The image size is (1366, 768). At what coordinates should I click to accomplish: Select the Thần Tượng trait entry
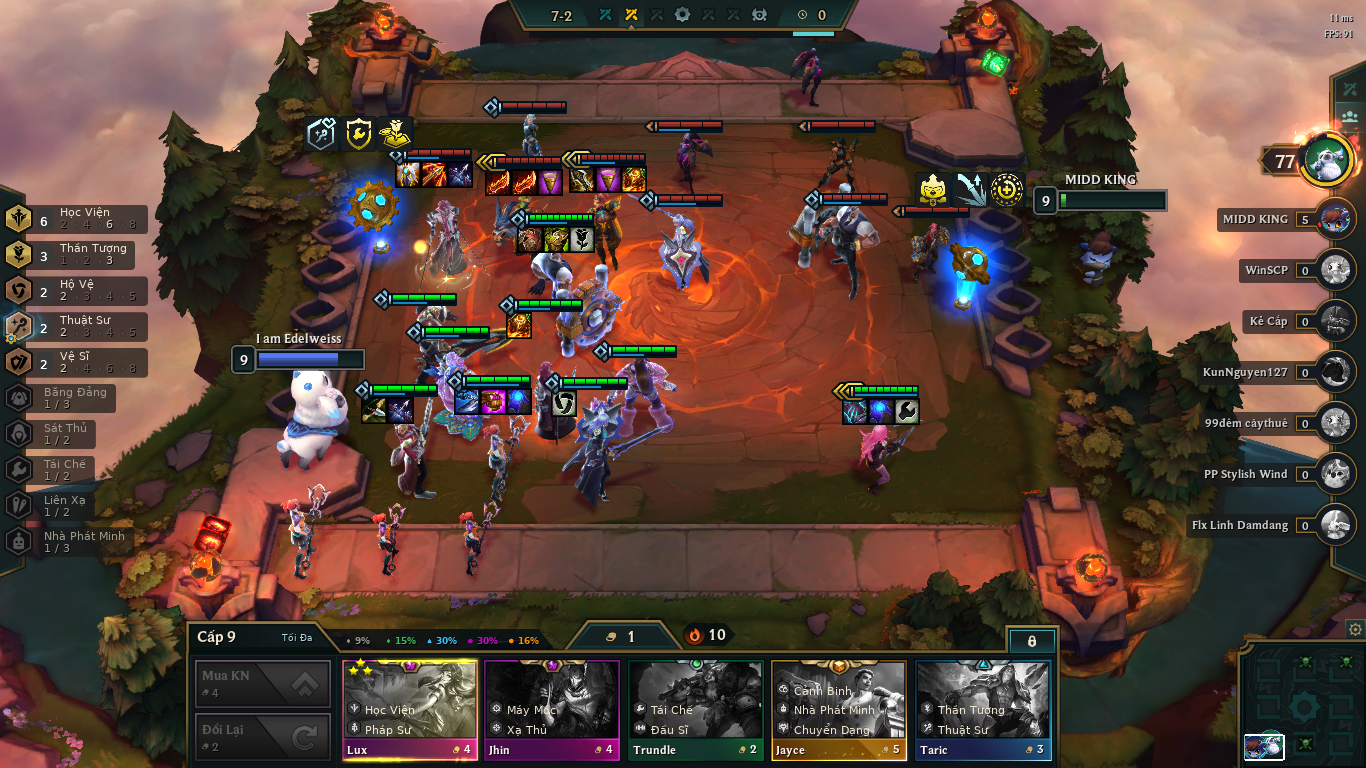(76, 255)
